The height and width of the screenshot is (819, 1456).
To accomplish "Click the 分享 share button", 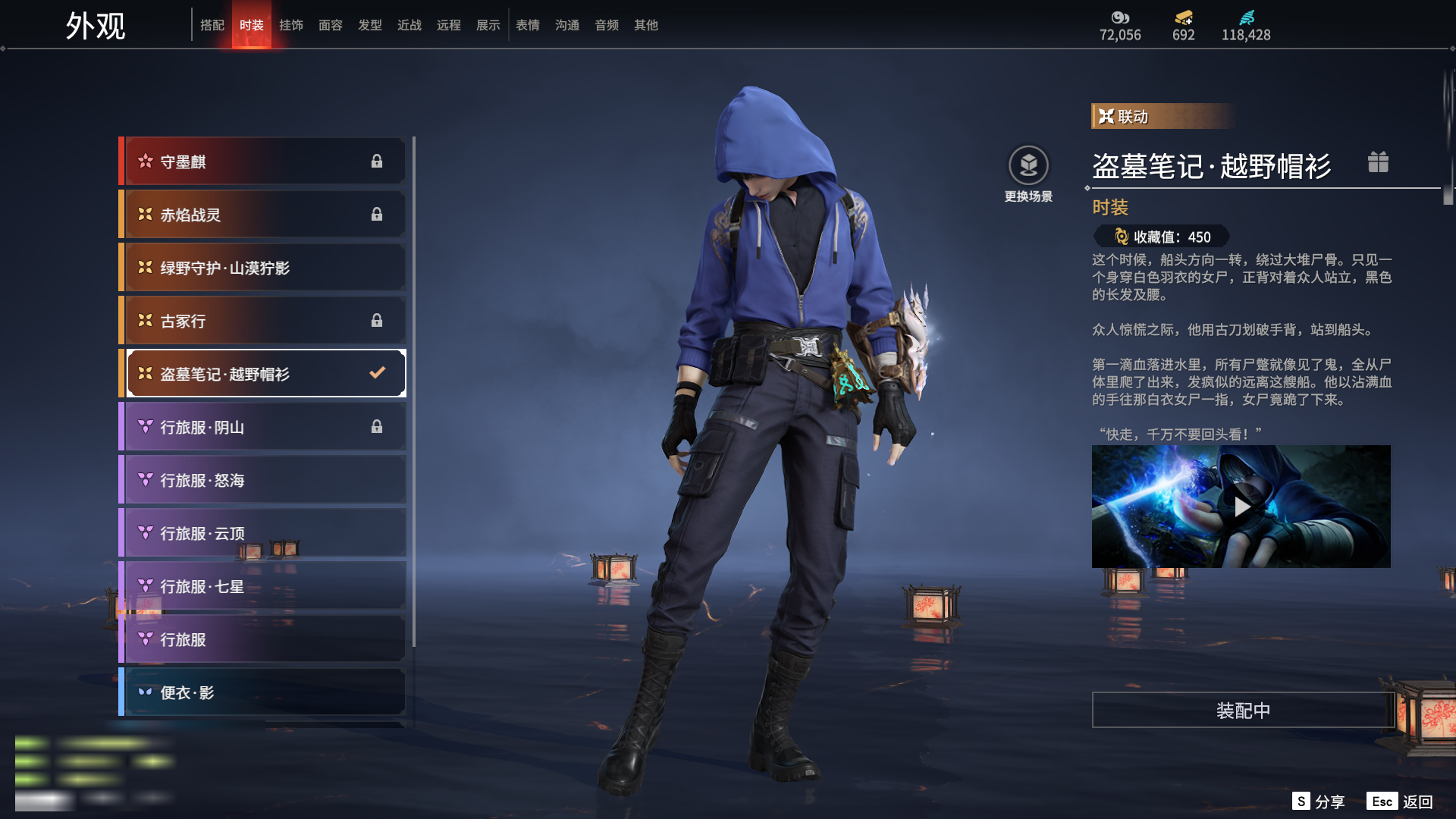I will coord(1318,802).
